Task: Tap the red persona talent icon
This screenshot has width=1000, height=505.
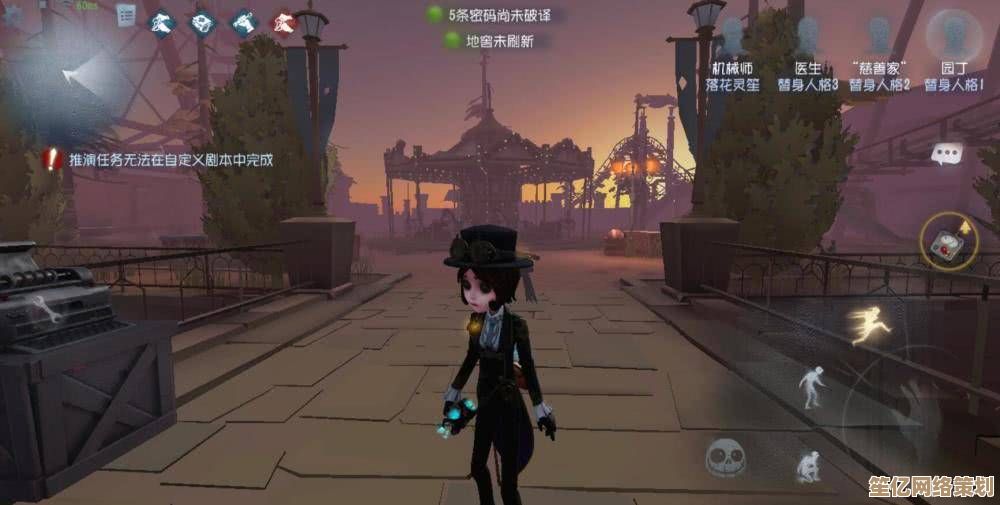Action: click(x=285, y=21)
